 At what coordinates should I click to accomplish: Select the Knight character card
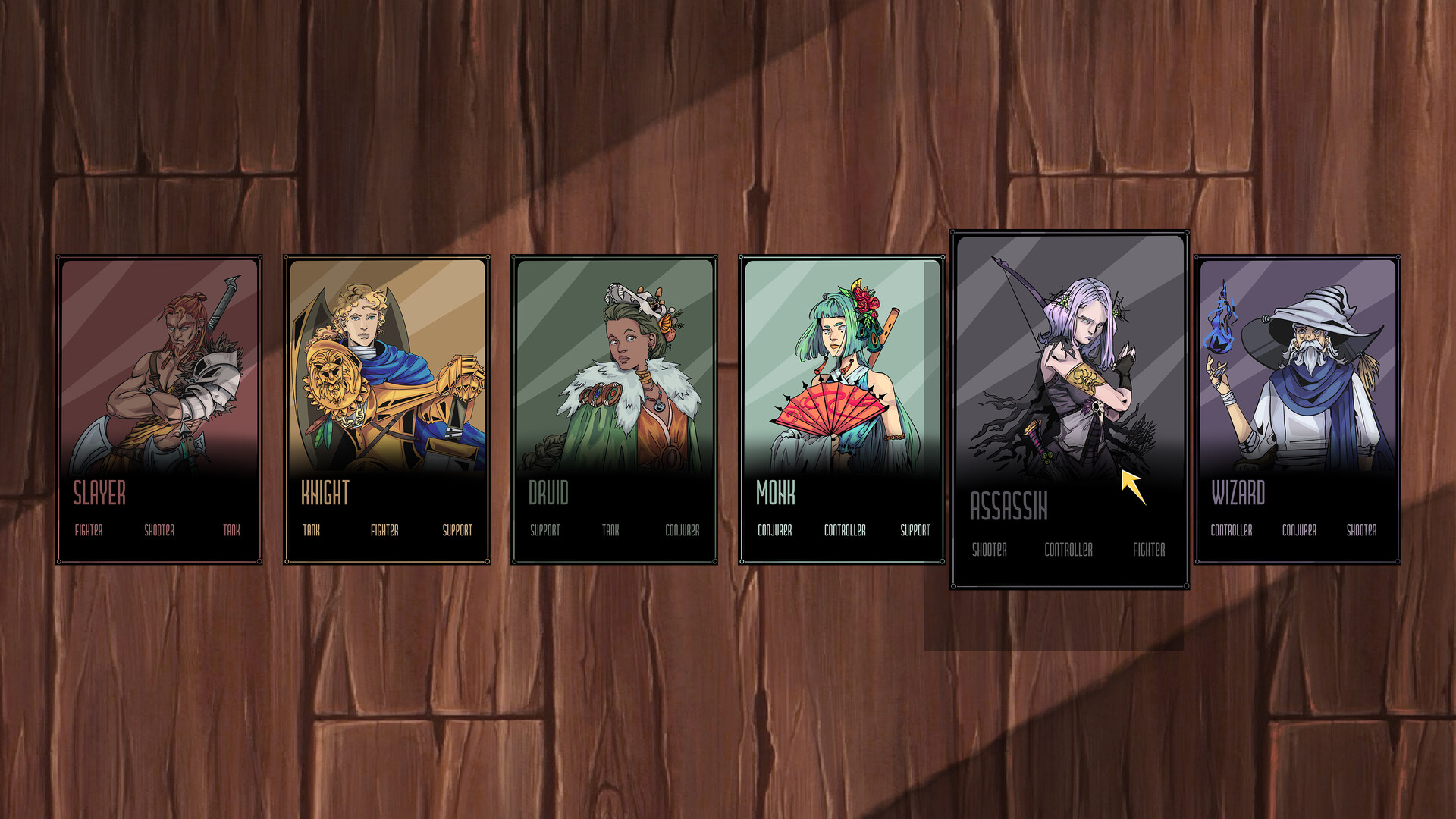coord(385,409)
